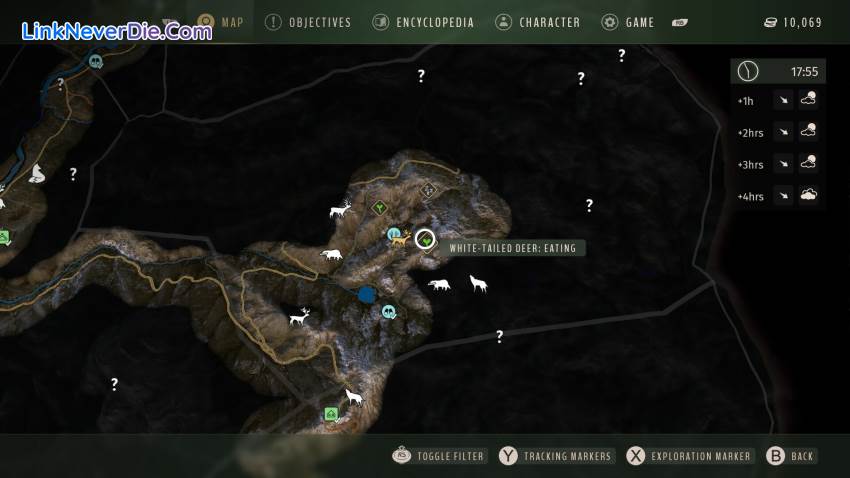Go to the Character tab
Viewport: 850px width, 478px height.
[538, 22]
